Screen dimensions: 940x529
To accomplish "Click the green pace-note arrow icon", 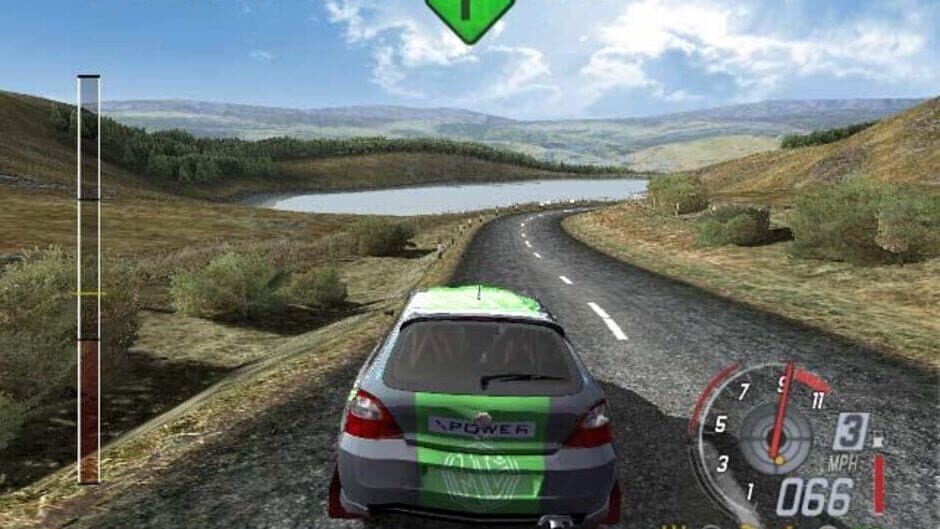I will [470, 17].
